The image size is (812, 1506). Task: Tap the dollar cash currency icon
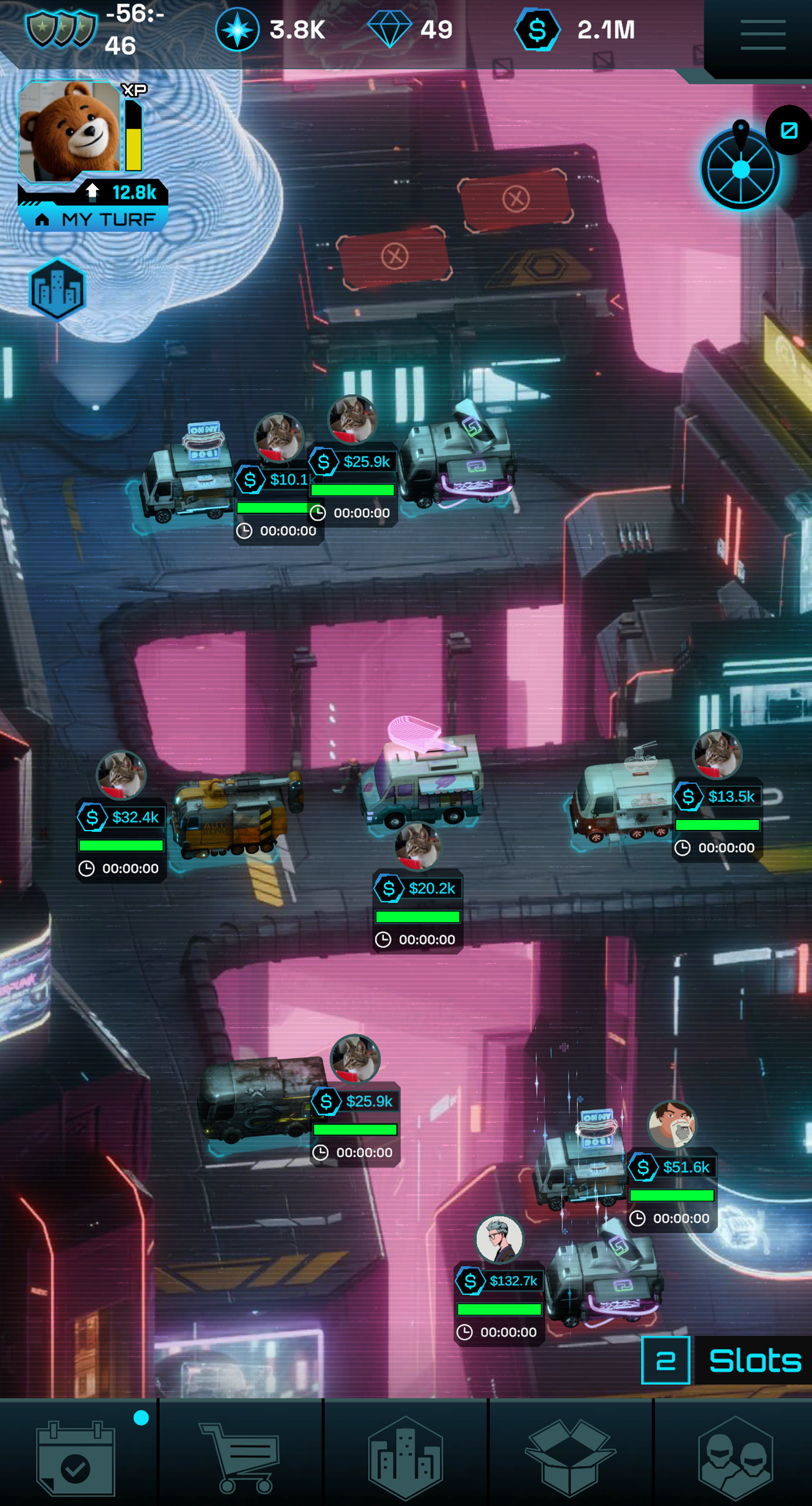[x=537, y=30]
